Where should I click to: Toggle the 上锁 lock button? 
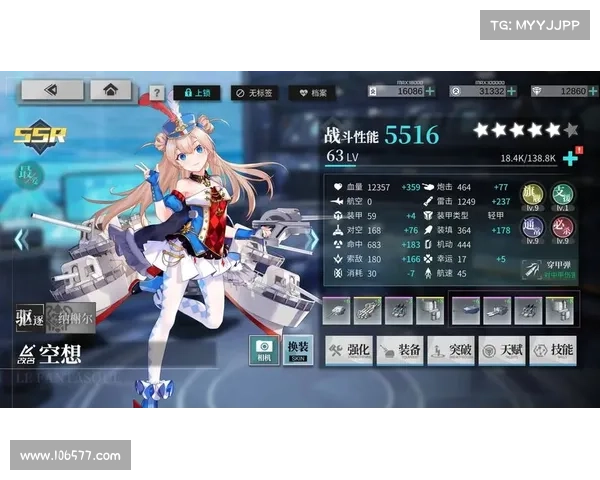[x=196, y=93]
